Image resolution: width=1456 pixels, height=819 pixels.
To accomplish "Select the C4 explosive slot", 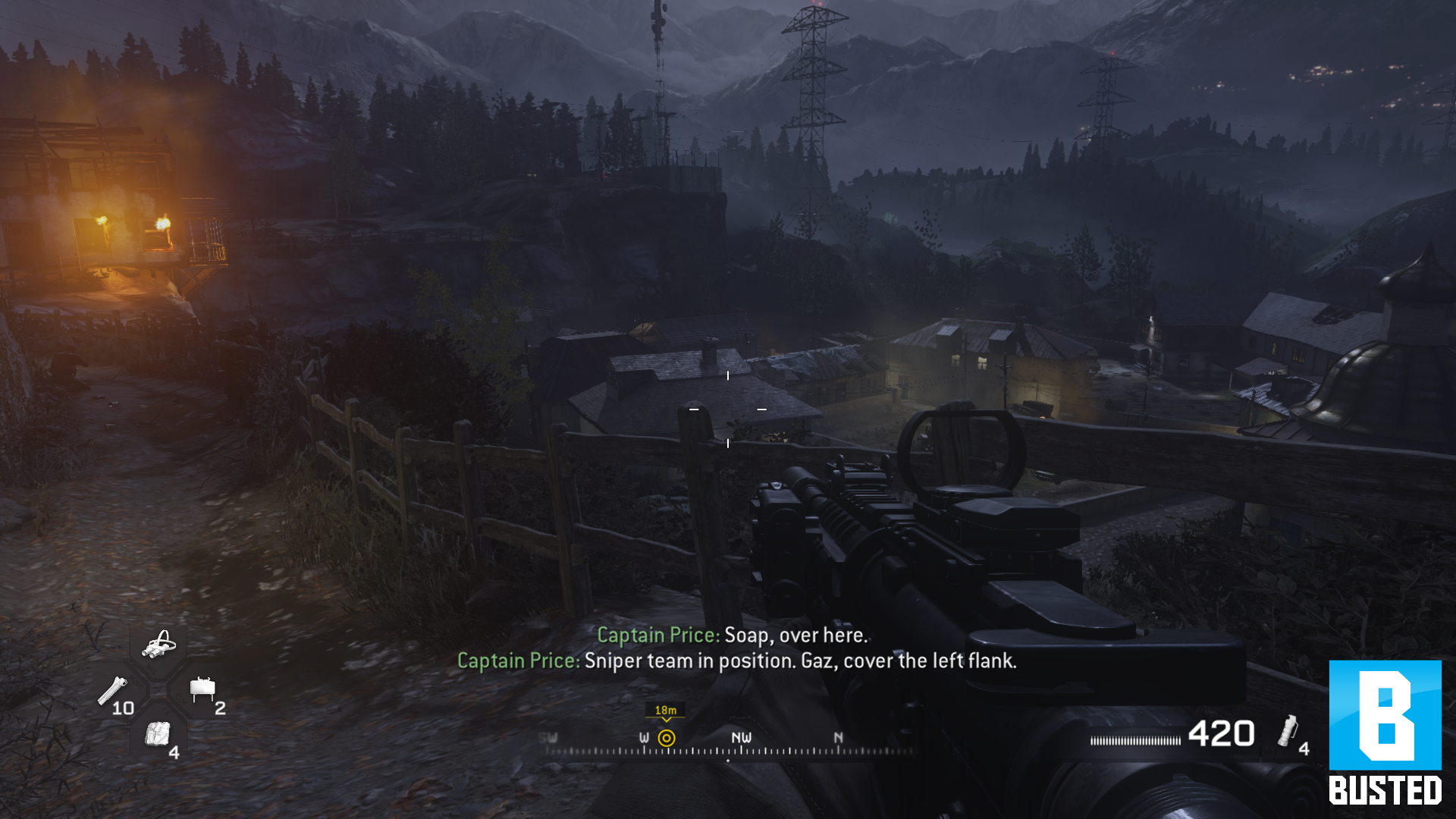I will [x=158, y=735].
